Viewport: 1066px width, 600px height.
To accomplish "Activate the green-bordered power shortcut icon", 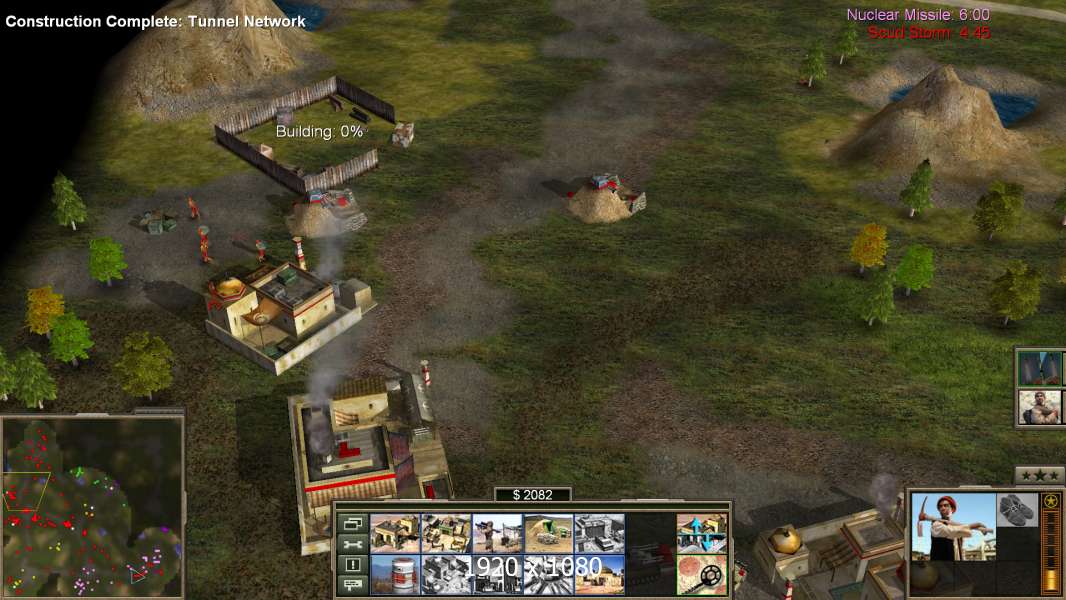I will [1040, 368].
